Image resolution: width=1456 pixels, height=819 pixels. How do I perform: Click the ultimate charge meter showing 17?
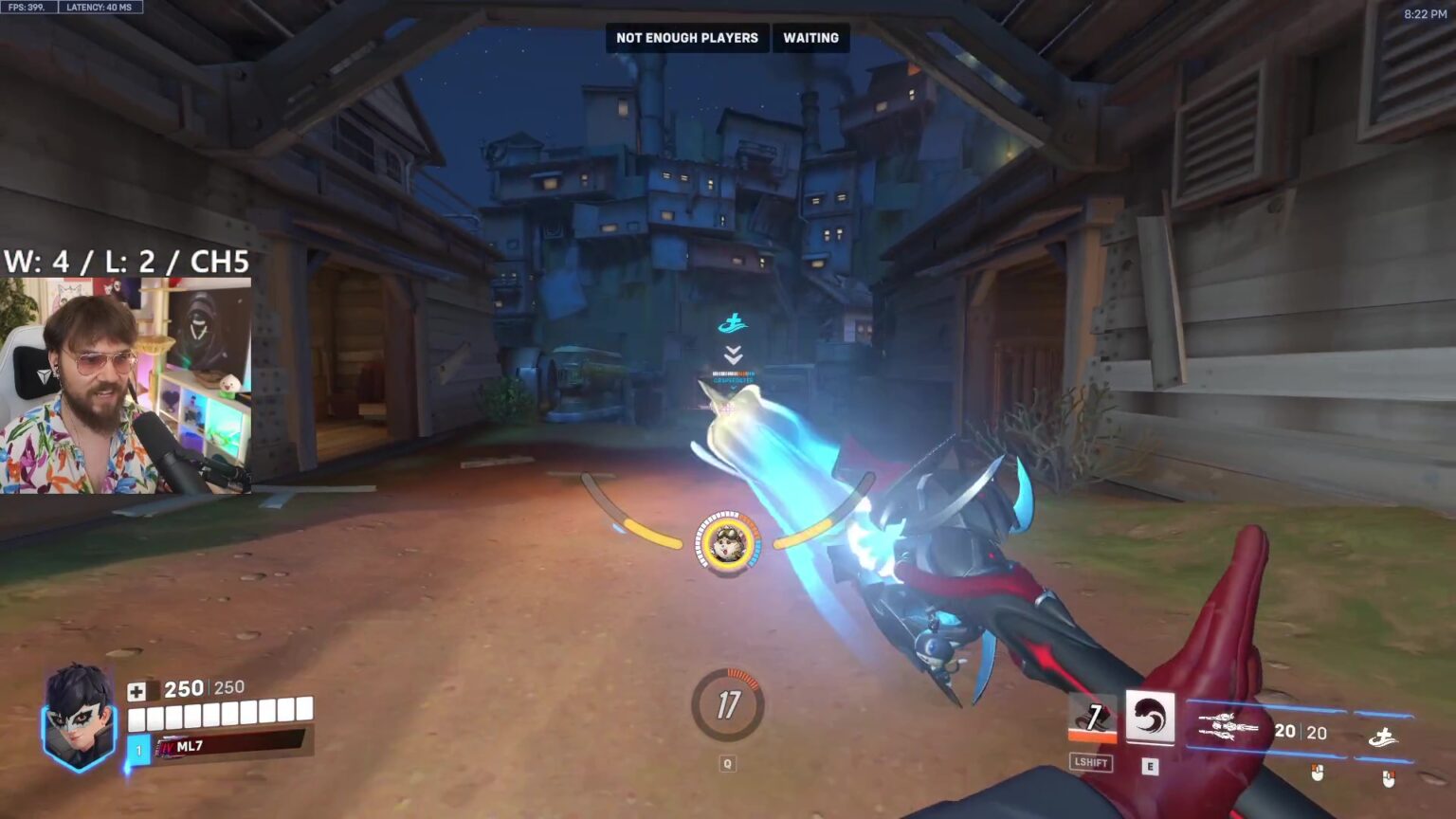pos(729,705)
